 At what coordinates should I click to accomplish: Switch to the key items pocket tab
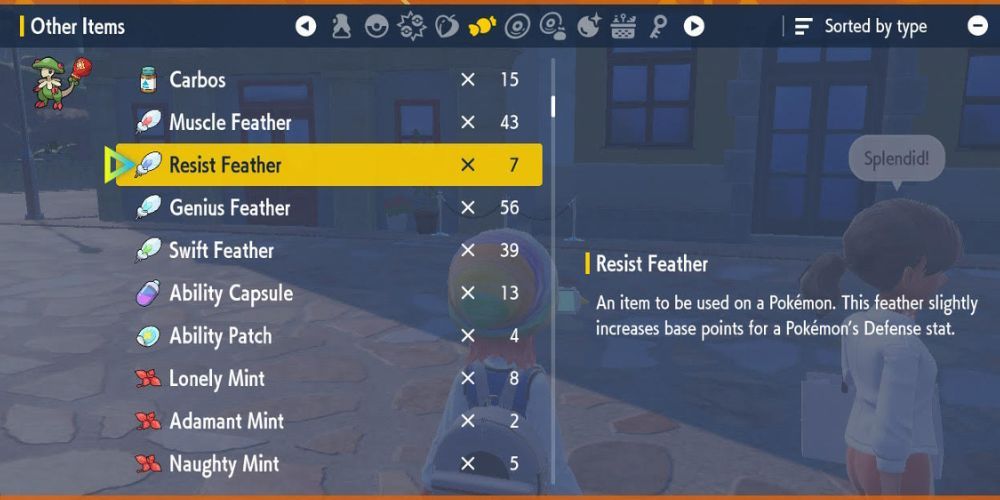coord(658,26)
